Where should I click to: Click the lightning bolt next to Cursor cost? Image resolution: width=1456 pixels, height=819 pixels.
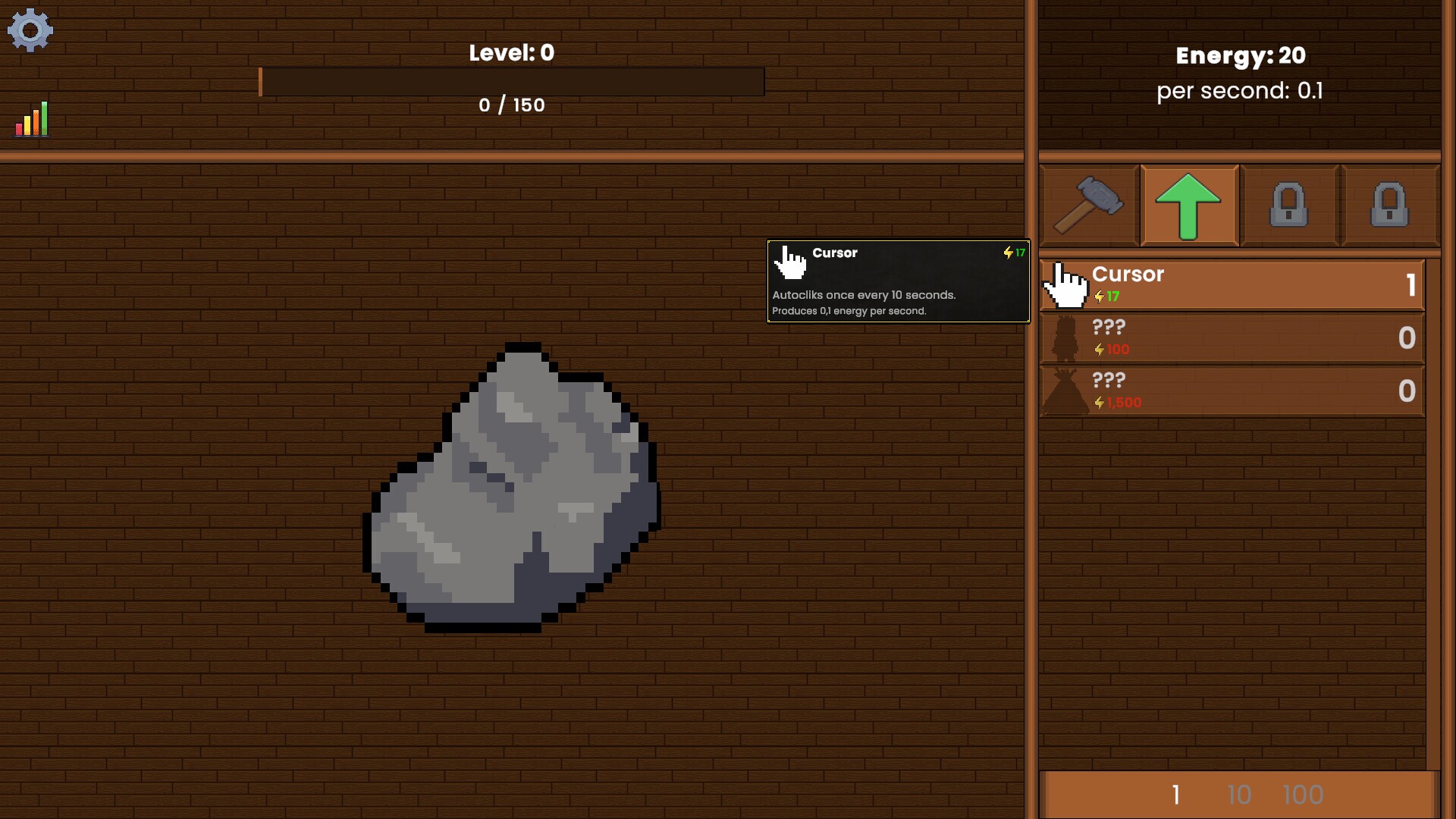1100,297
